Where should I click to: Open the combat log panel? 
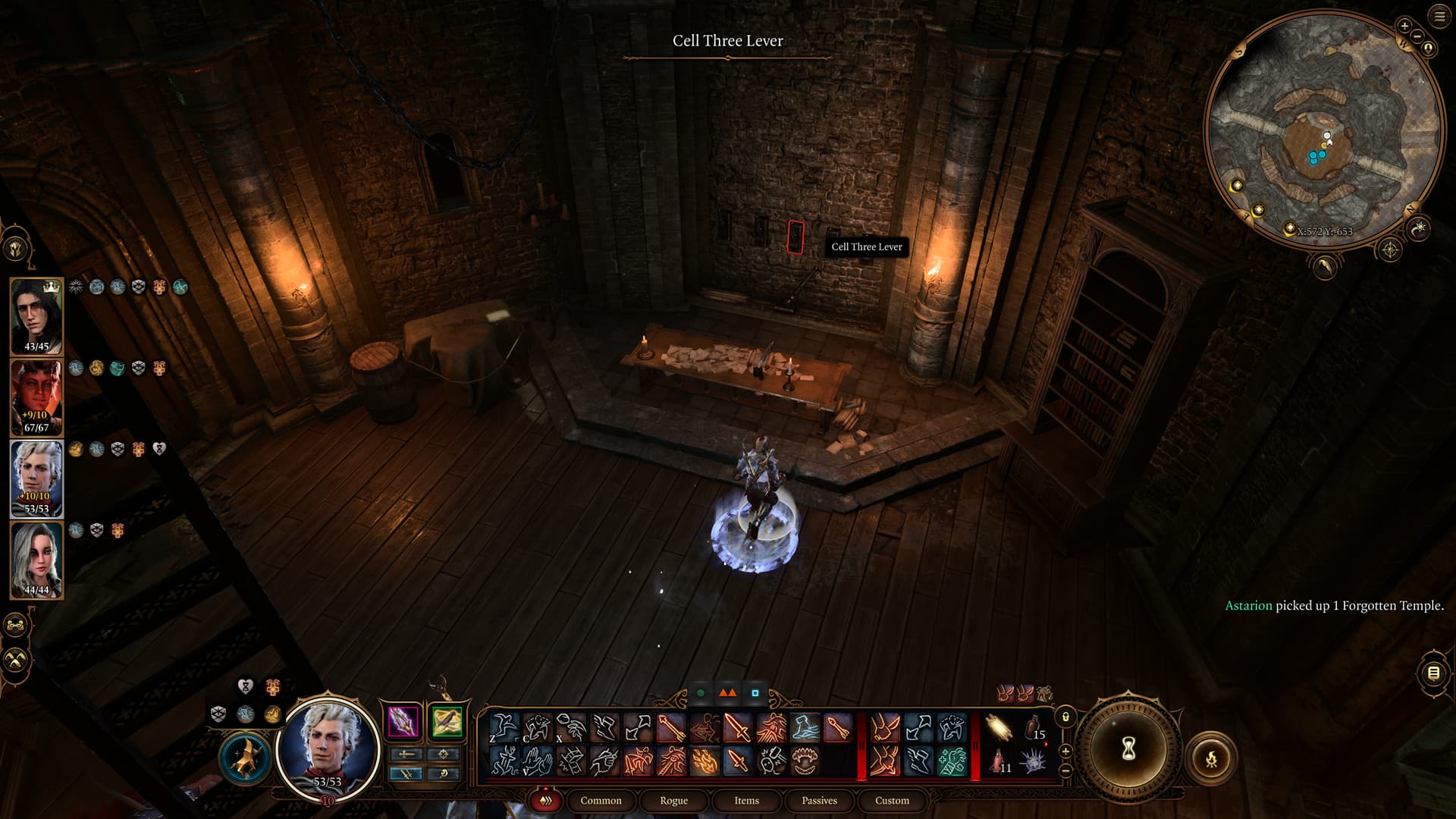tap(1432, 673)
